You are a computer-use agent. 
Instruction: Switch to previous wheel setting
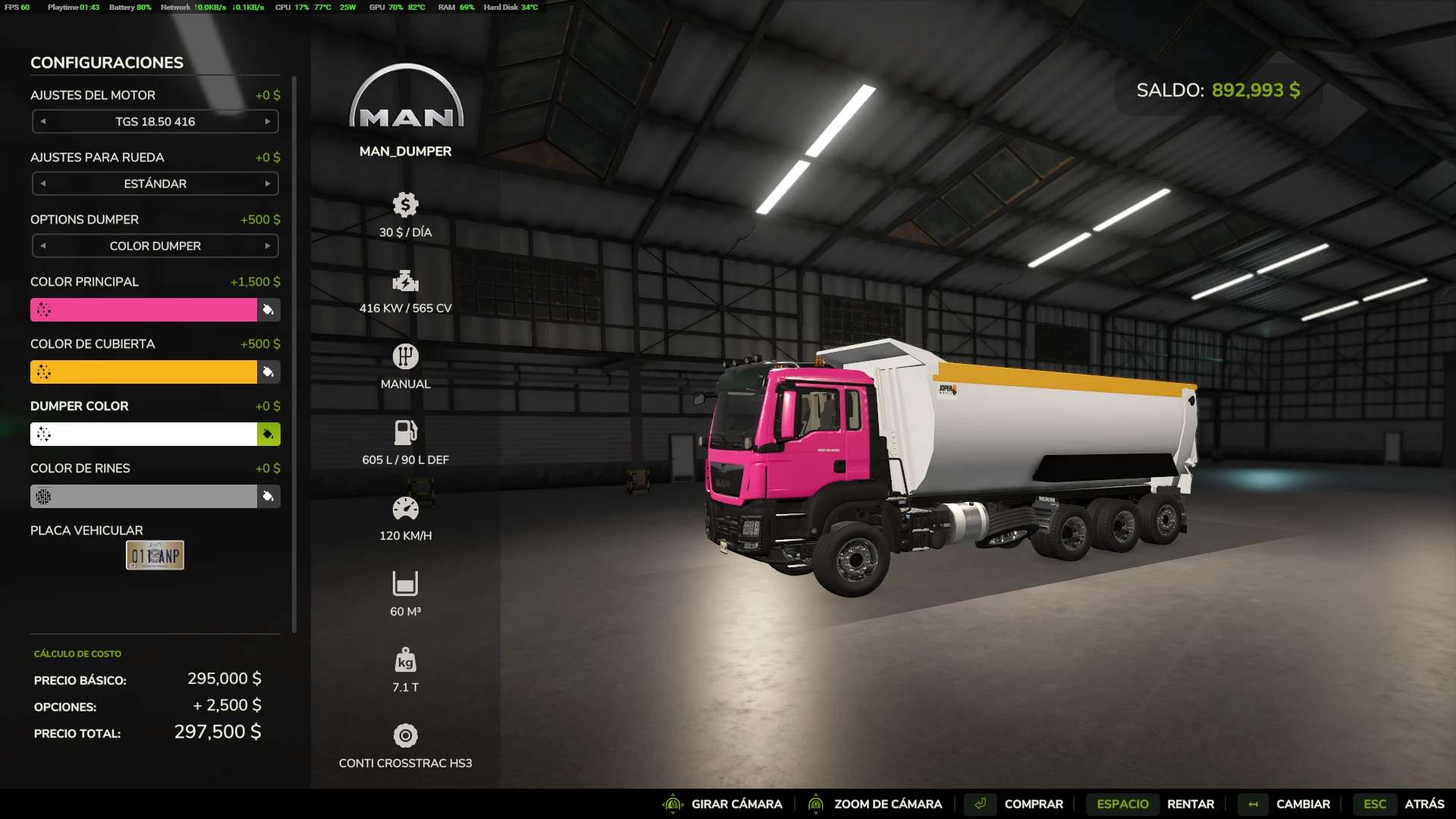[43, 184]
